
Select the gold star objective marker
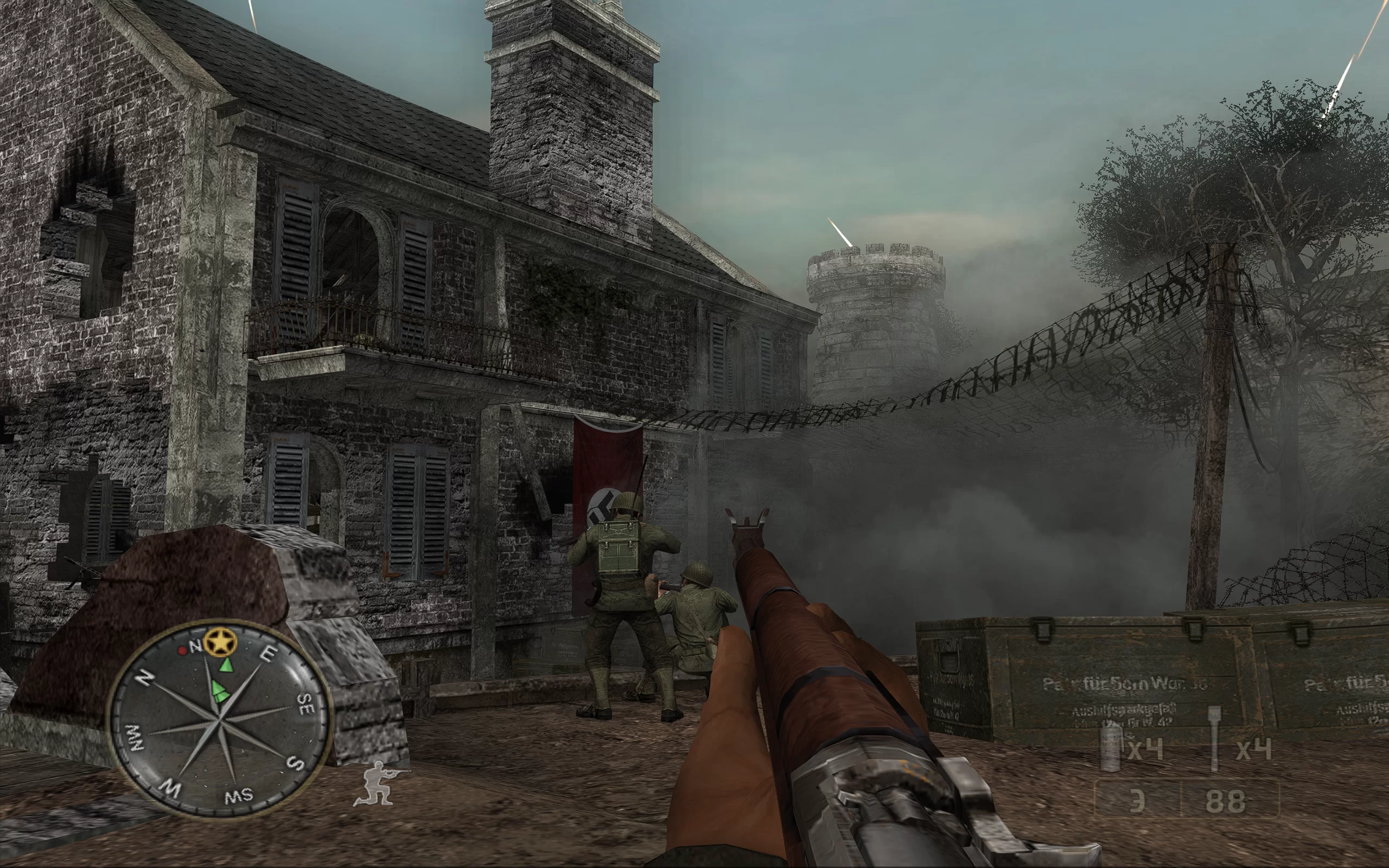(x=220, y=642)
